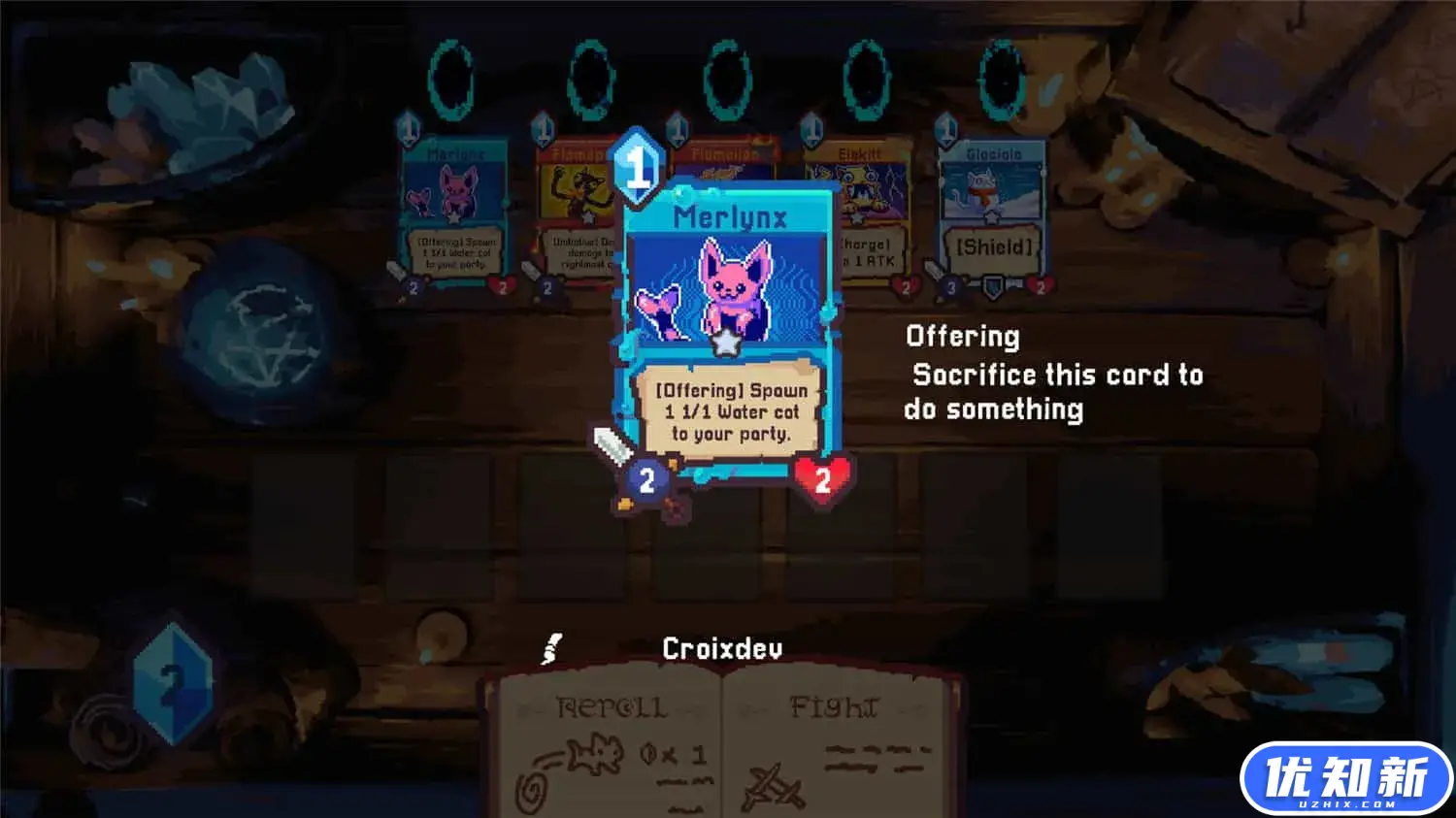Viewport: 1456px width, 818px height.
Task: Click the star emblem on Merlynx artwork
Action: tap(726, 342)
